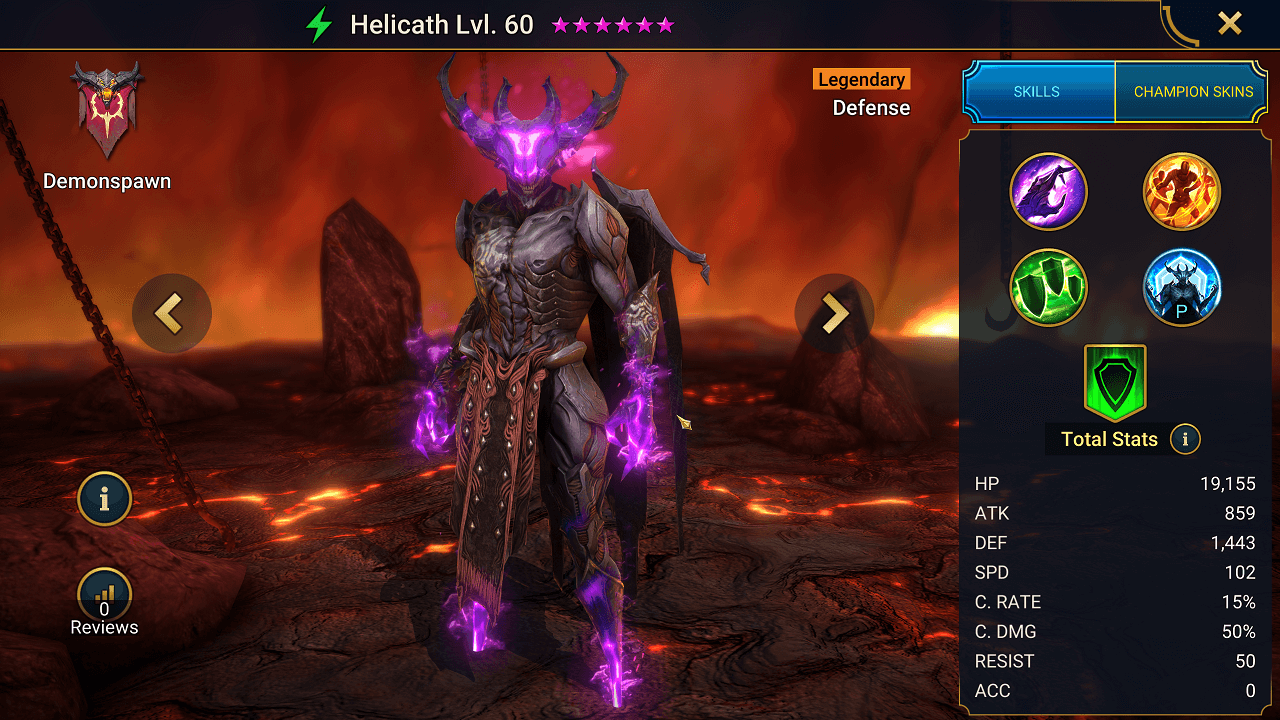This screenshot has width=1280, height=720.
Task: Open the Champion Skins tab
Action: click(1193, 91)
